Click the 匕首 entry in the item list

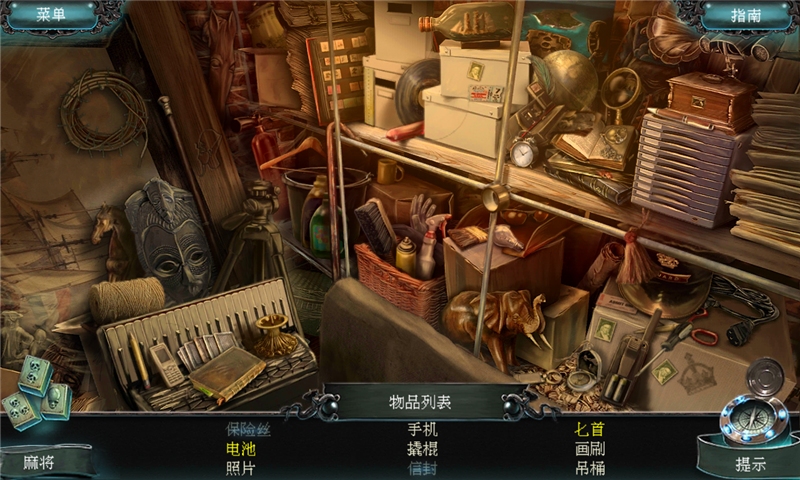click(x=589, y=429)
